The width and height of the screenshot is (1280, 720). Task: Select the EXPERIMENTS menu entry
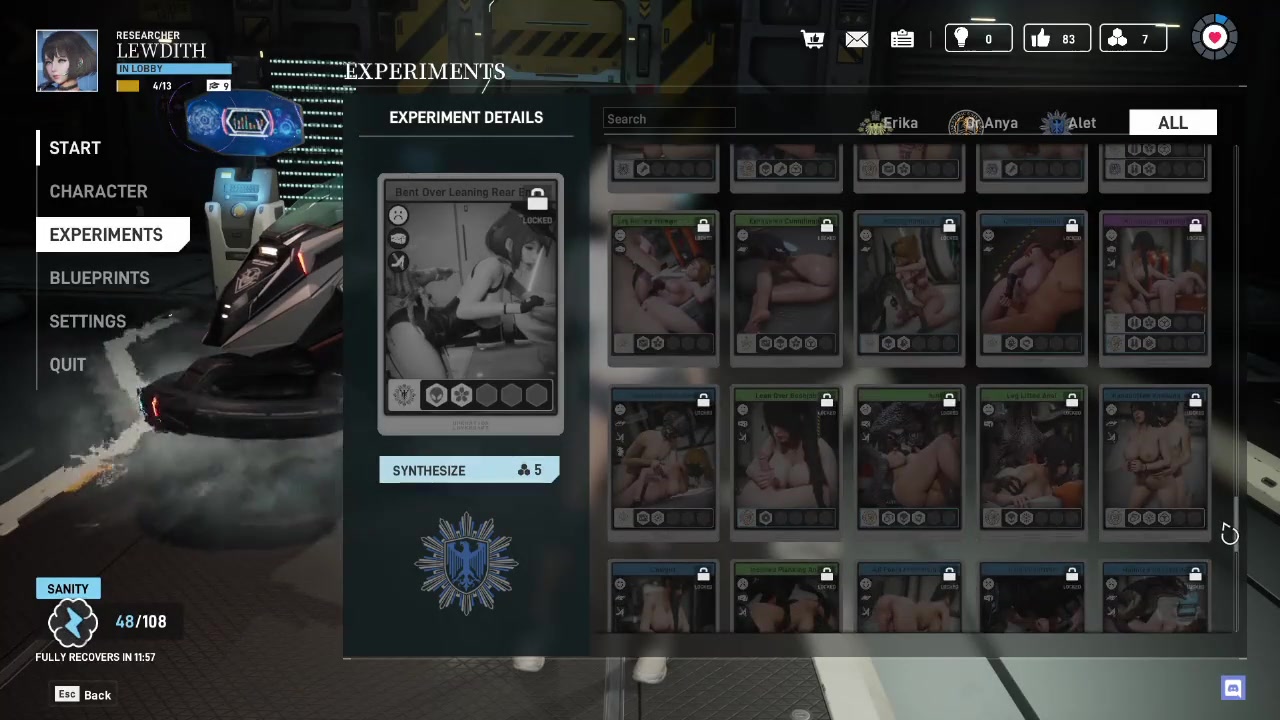106,235
